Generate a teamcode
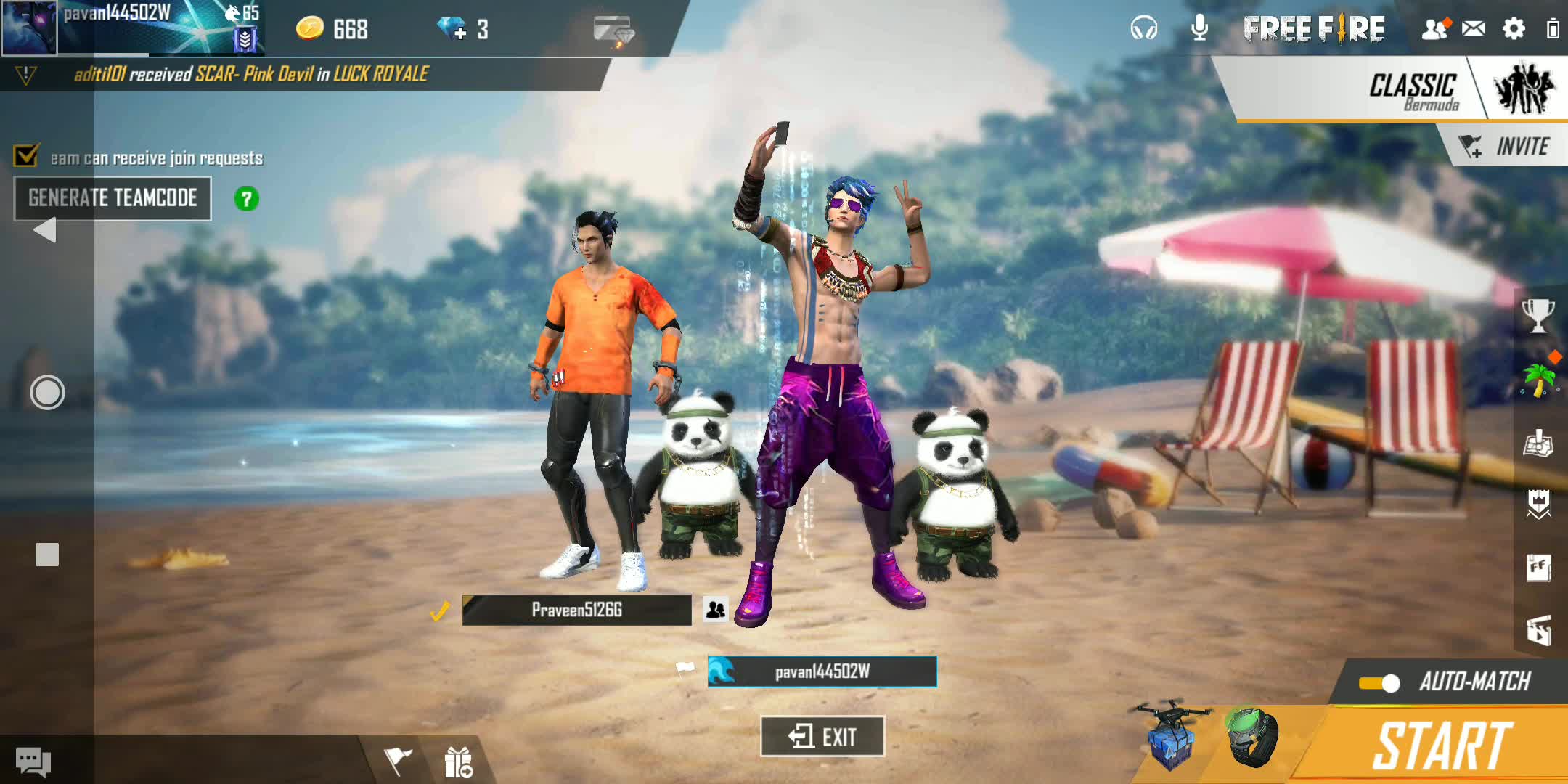Screen dimensions: 1568x784 pos(113,198)
